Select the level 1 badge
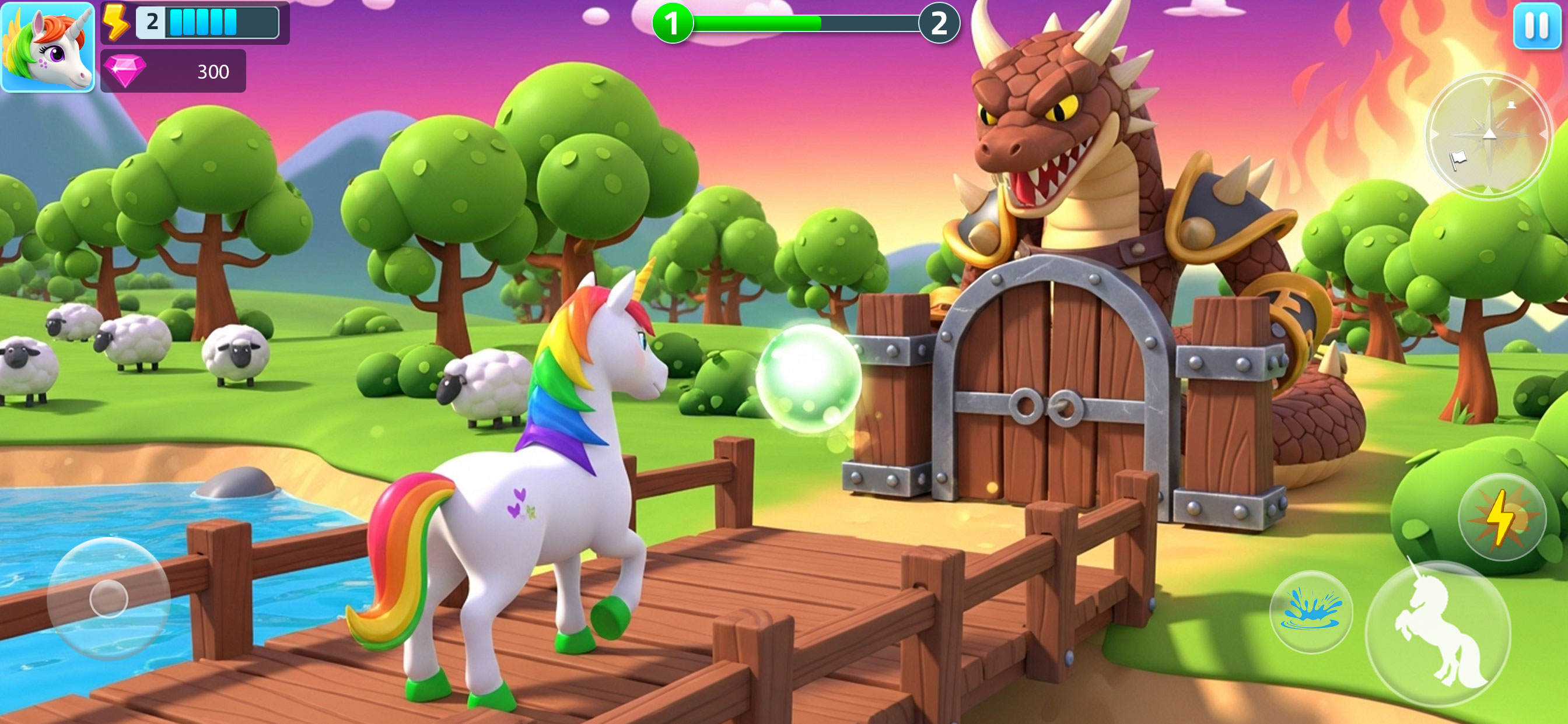1568x724 pixels. click(672, 24)
